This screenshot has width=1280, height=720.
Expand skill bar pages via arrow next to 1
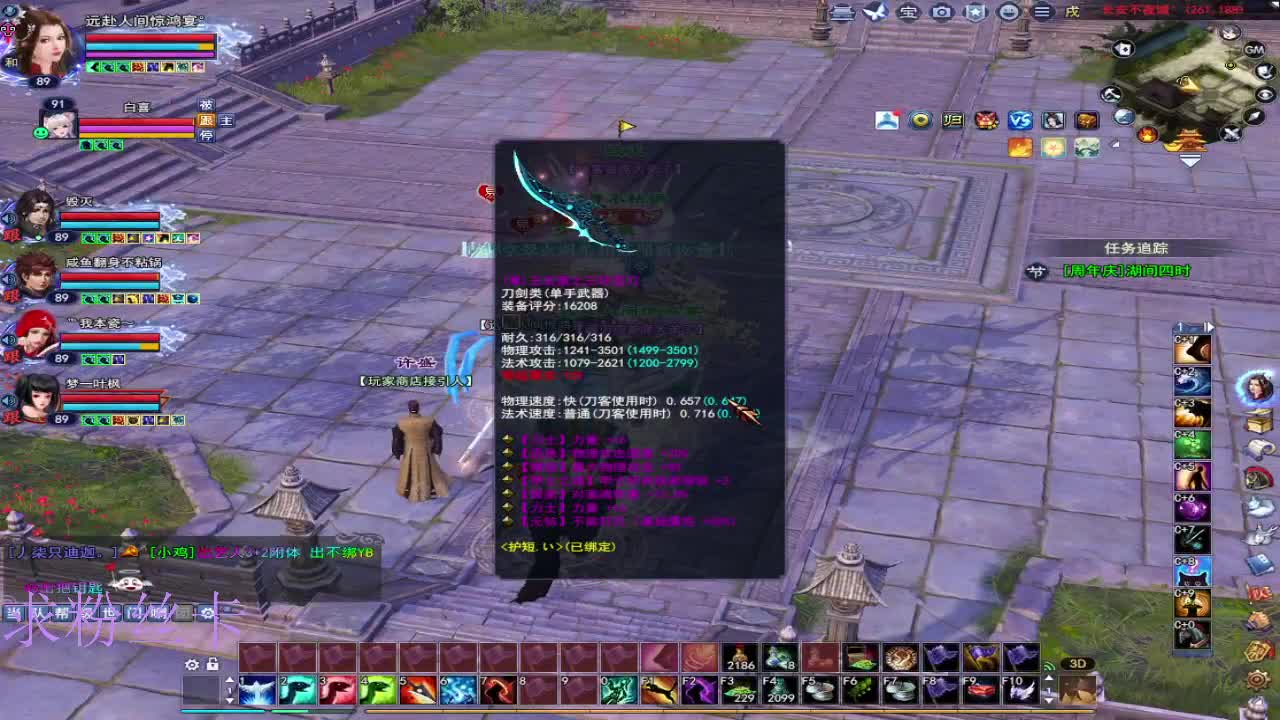pos(1208,326)
